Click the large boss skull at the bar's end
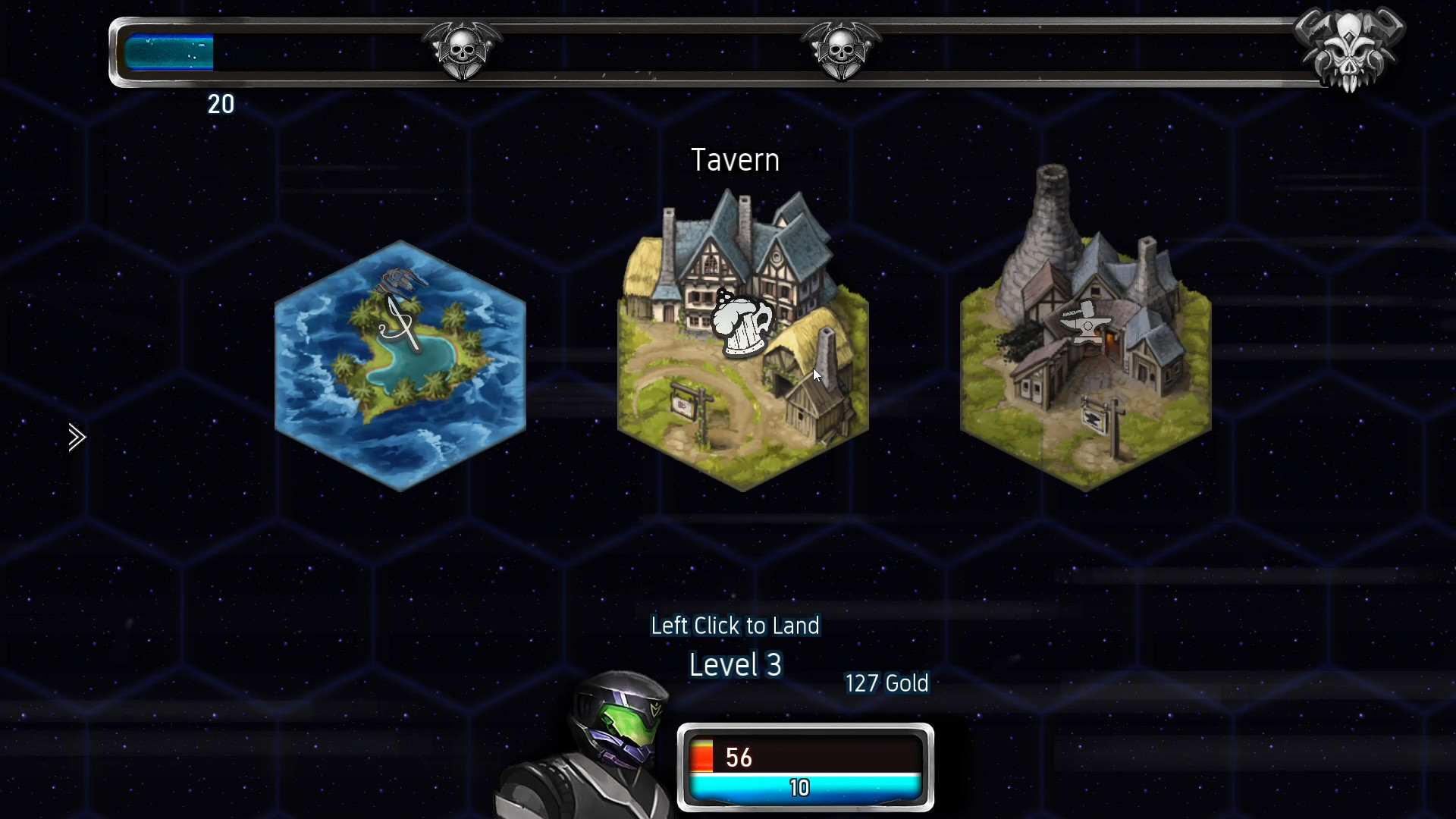Viewport: 1456px width, 819px height. [1351, 47]
